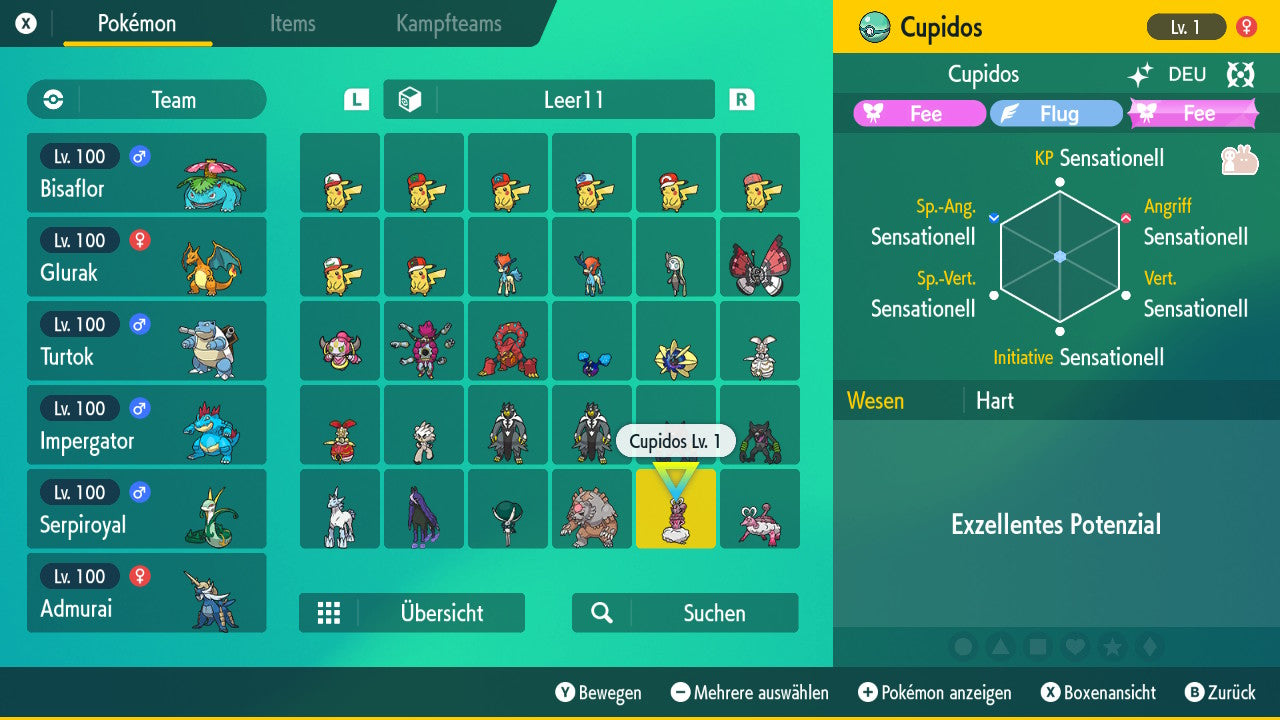This screenshot has width=1280, height=720.
Task: Toggle the heart marking for Cupidos
Action: (x=1075, y=647)
